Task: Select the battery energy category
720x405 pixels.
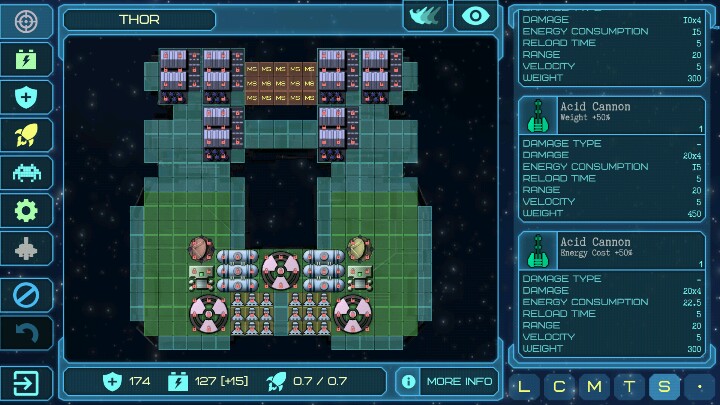Action: click(27, 58)
